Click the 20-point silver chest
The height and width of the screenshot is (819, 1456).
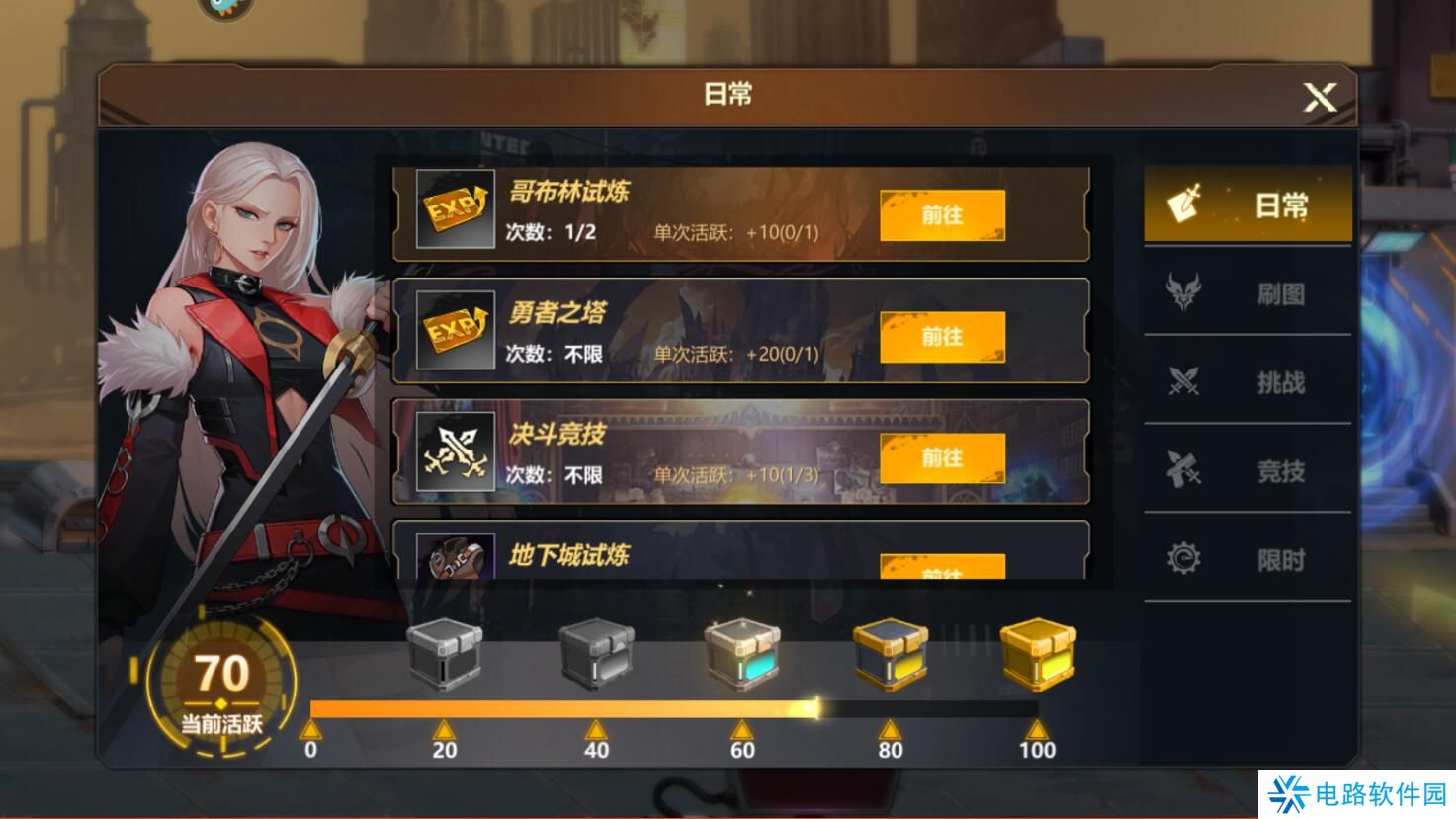pyautogui.click(x=446, y=654)
